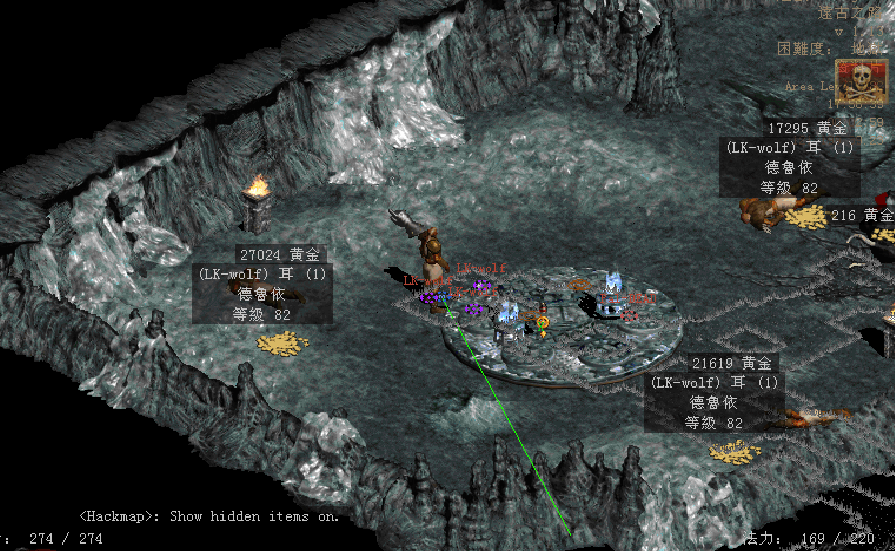The height and width of the screenshot is (551, 895).
Task: Select the 17295 gold item label
Action: tap(808, 129)
